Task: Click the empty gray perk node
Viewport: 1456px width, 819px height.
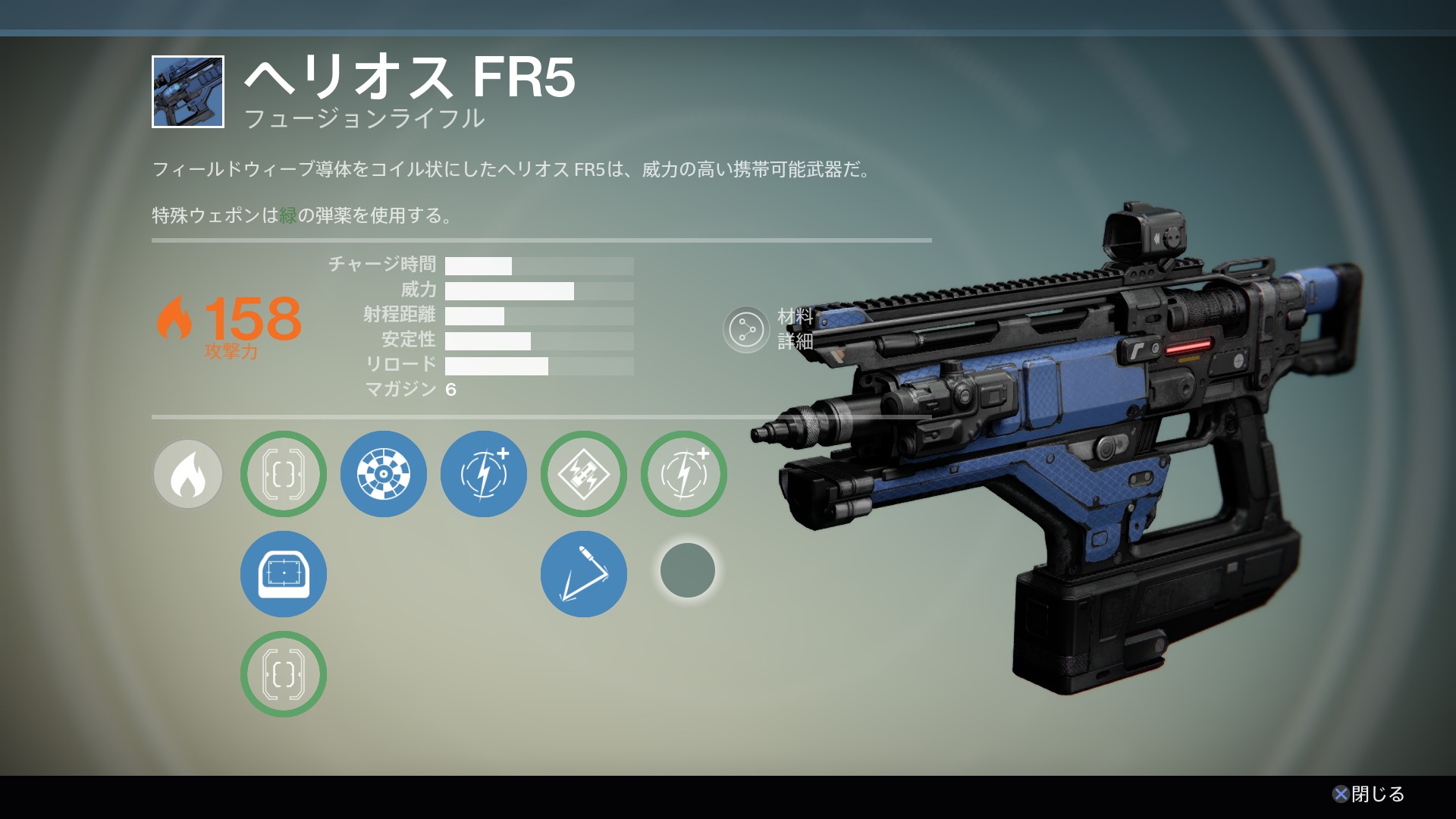Action: (x=688, y=570)
